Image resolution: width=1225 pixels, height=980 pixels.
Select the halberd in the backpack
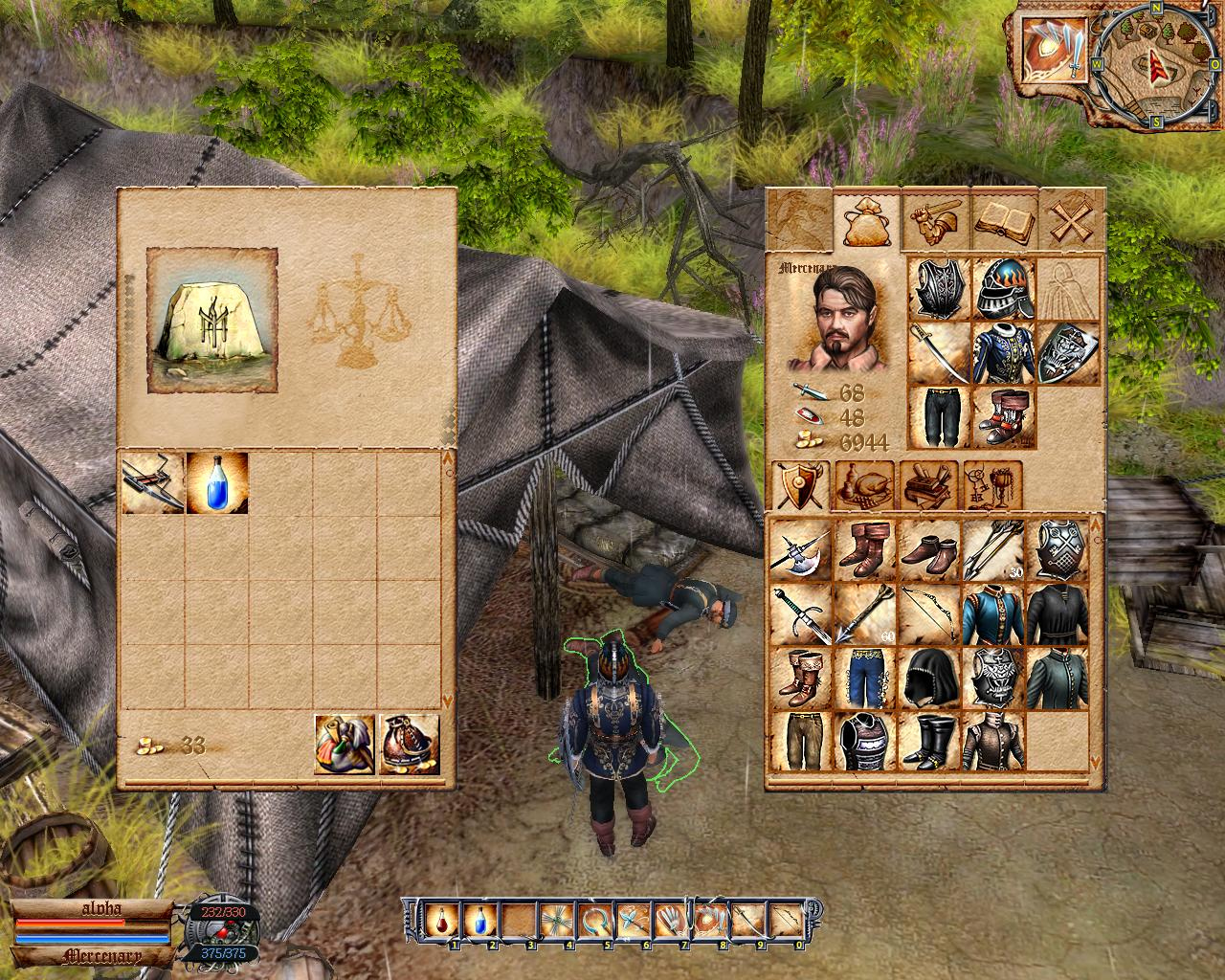800,550
